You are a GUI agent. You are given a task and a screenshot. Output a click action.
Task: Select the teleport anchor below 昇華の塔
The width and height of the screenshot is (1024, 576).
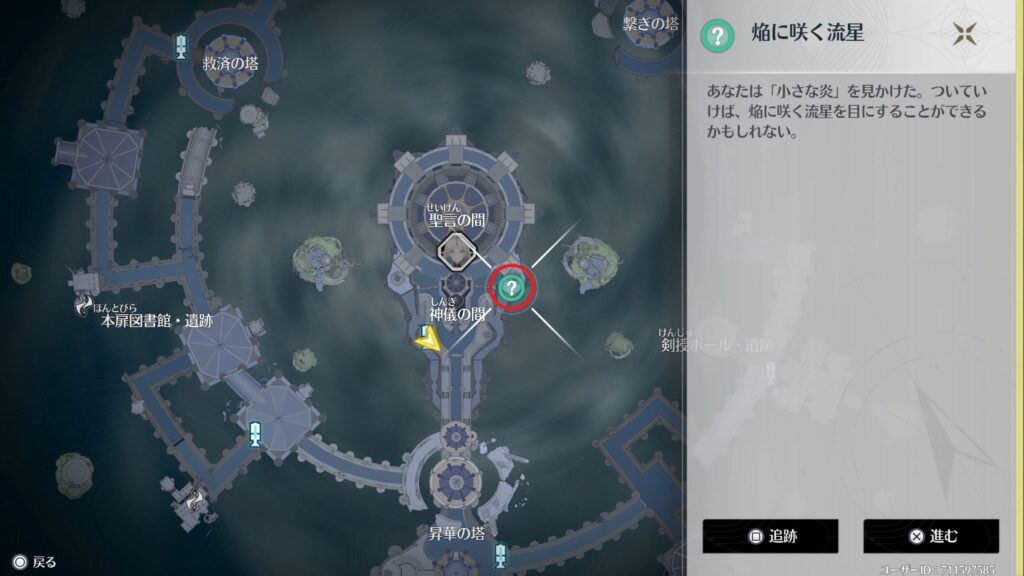point(500,555)
